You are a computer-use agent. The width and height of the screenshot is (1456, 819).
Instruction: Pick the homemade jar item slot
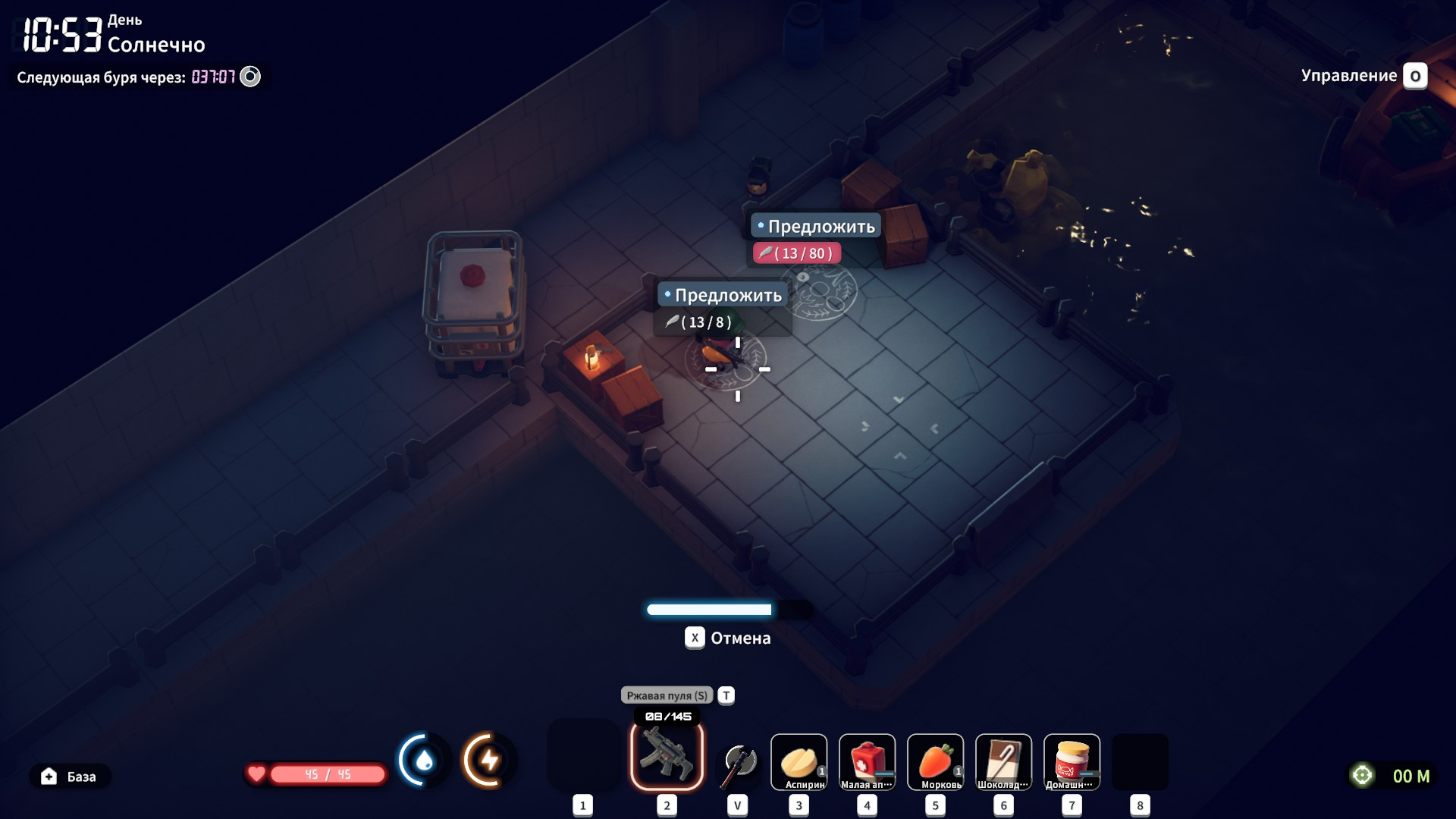point(1072,761)
